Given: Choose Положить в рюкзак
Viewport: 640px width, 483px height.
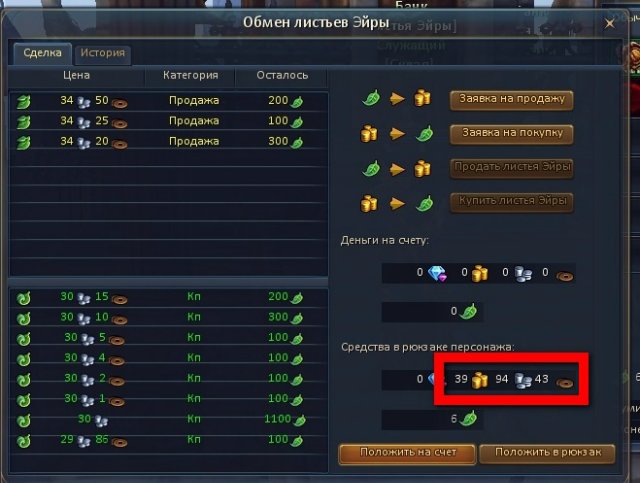Looking at the screenshot, I should [x=546, y=453].
